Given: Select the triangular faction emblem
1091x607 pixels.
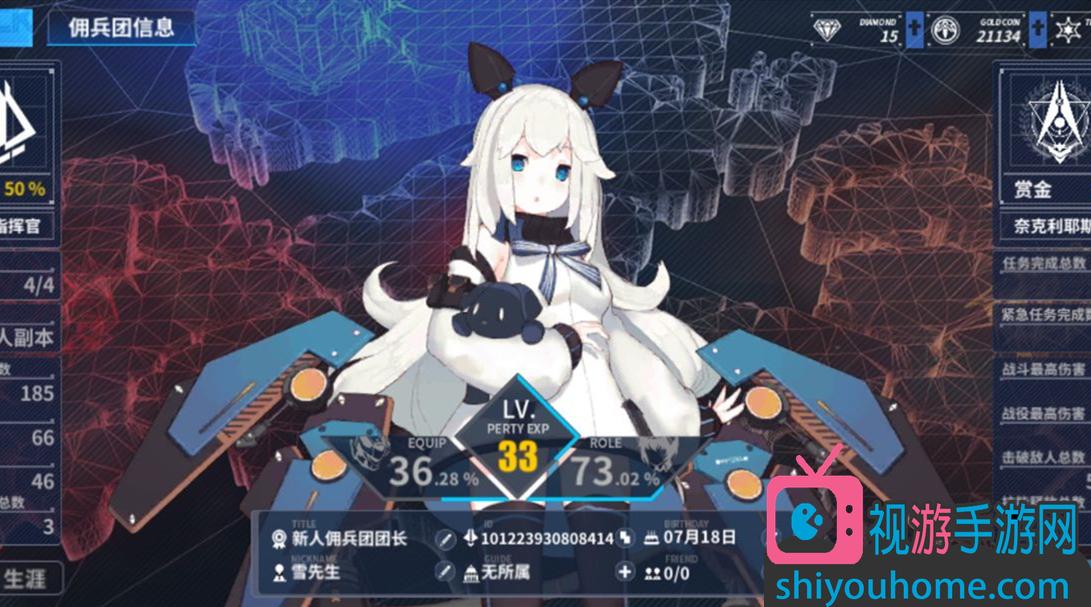Looking at the screenshot, I should point(24,120).
